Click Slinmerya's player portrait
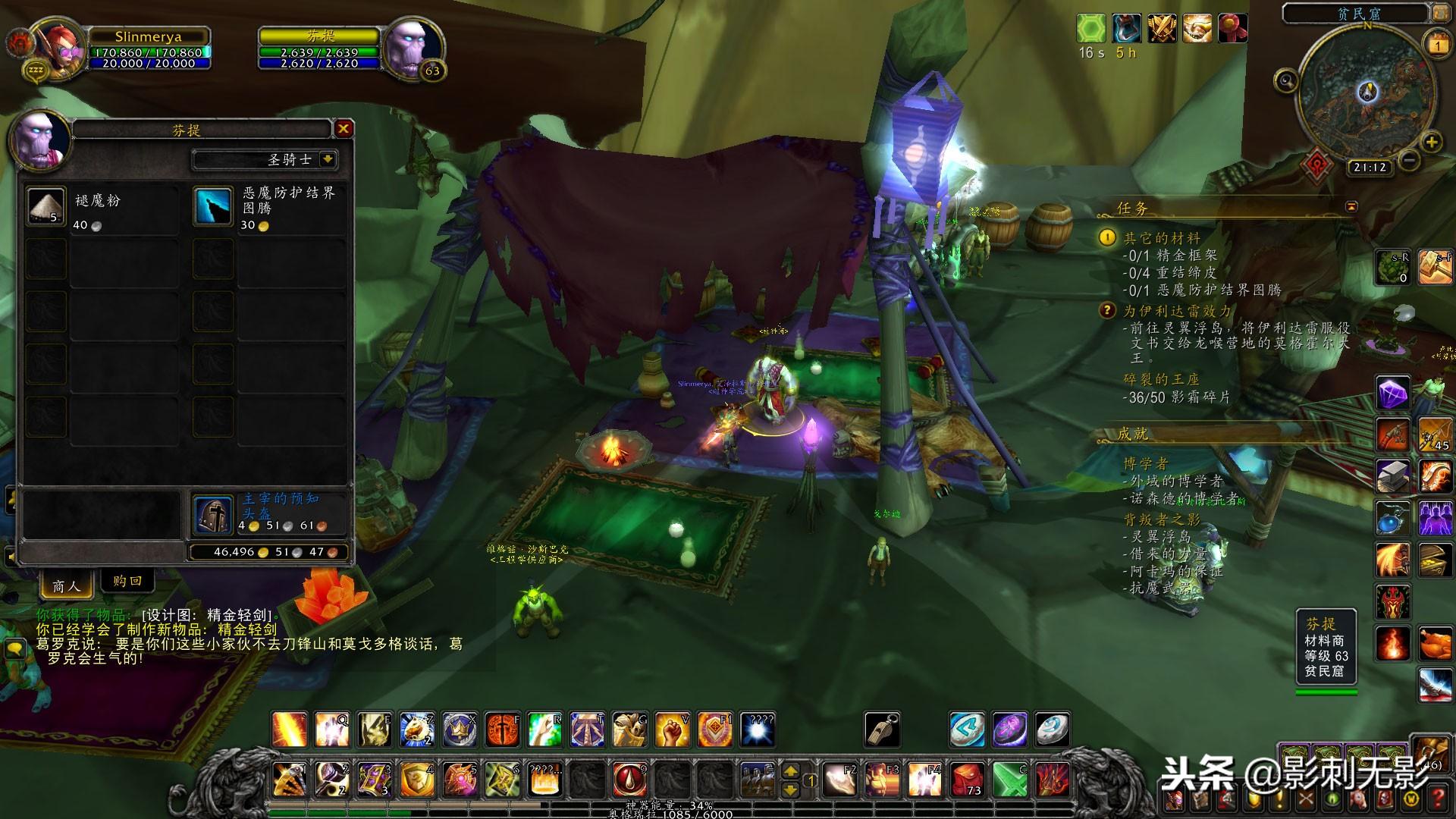The image size is (1456, 819). [x=62, y=45]
